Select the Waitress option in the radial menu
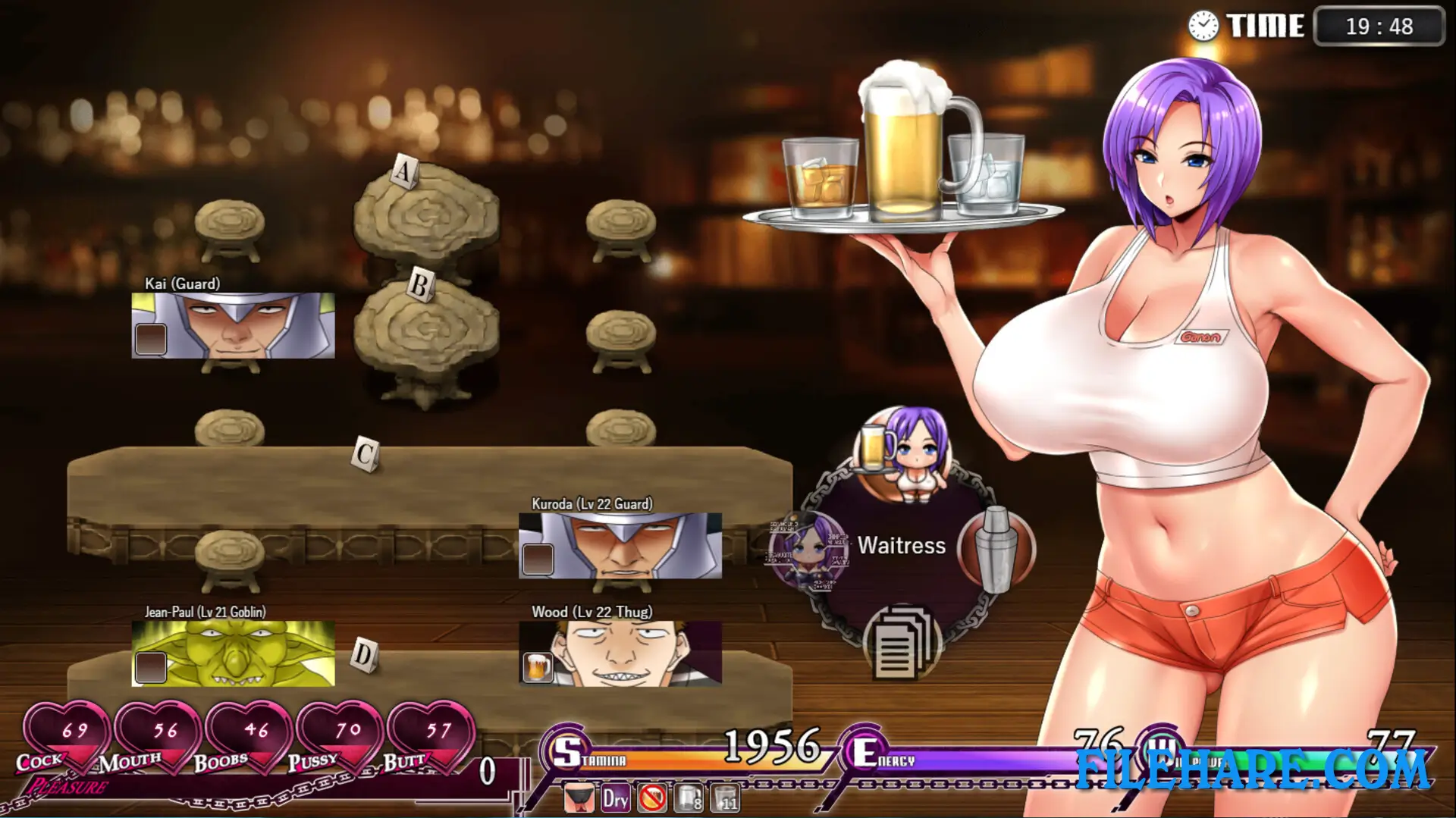The image size is (1456, 818). click(901, 546)
